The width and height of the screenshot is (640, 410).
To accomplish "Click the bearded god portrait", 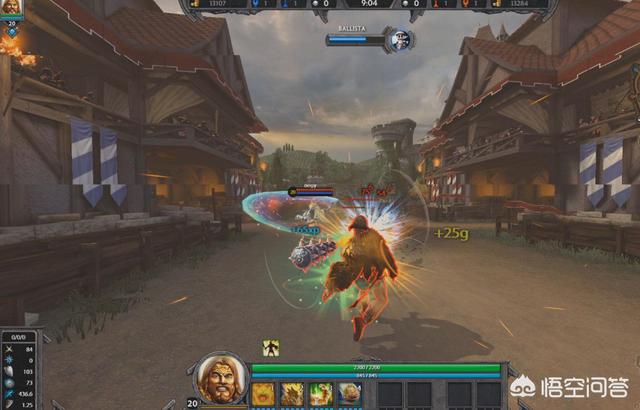I will [219, 379].
